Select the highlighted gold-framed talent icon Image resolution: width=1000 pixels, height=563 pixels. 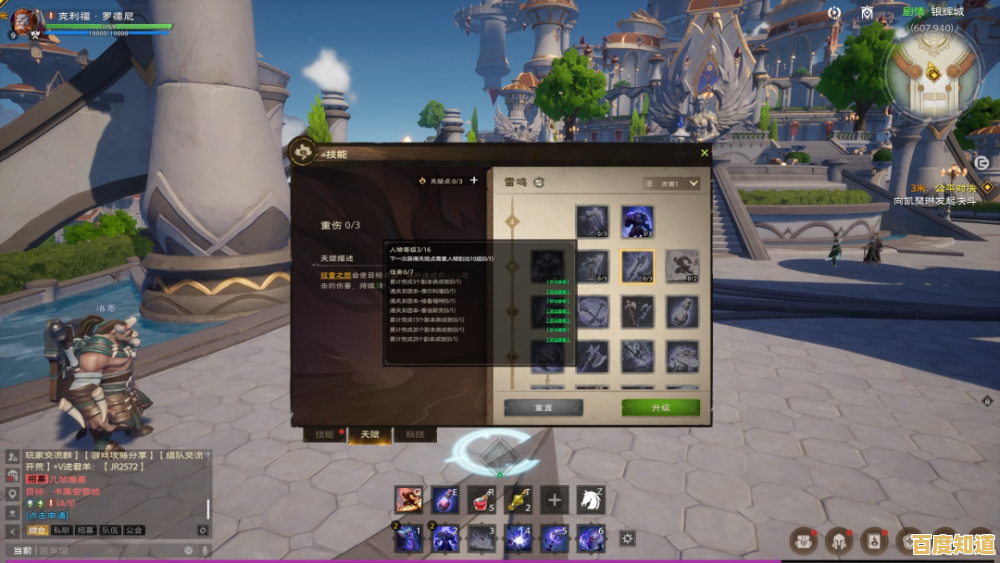tap(637, 266)
